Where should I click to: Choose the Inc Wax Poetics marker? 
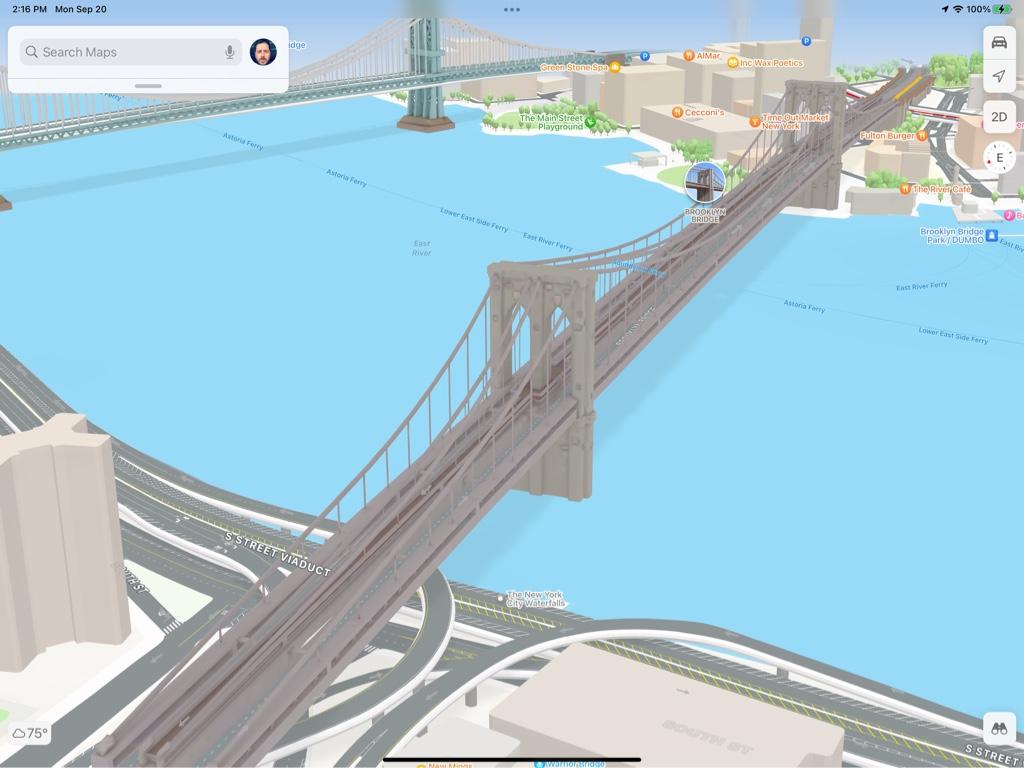click(733, 63)
